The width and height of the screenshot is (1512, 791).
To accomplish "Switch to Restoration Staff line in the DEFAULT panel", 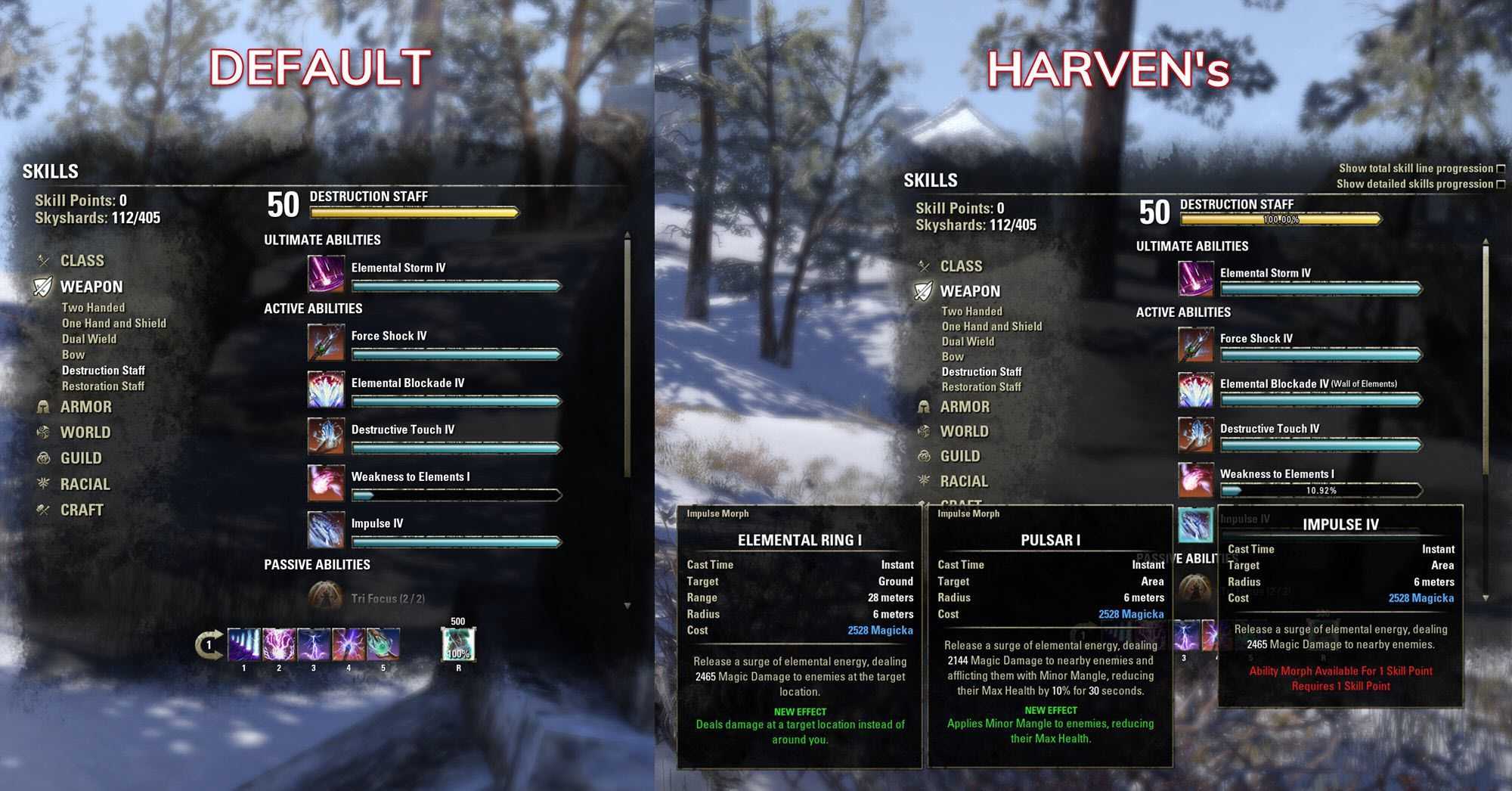I will [103, 386].
